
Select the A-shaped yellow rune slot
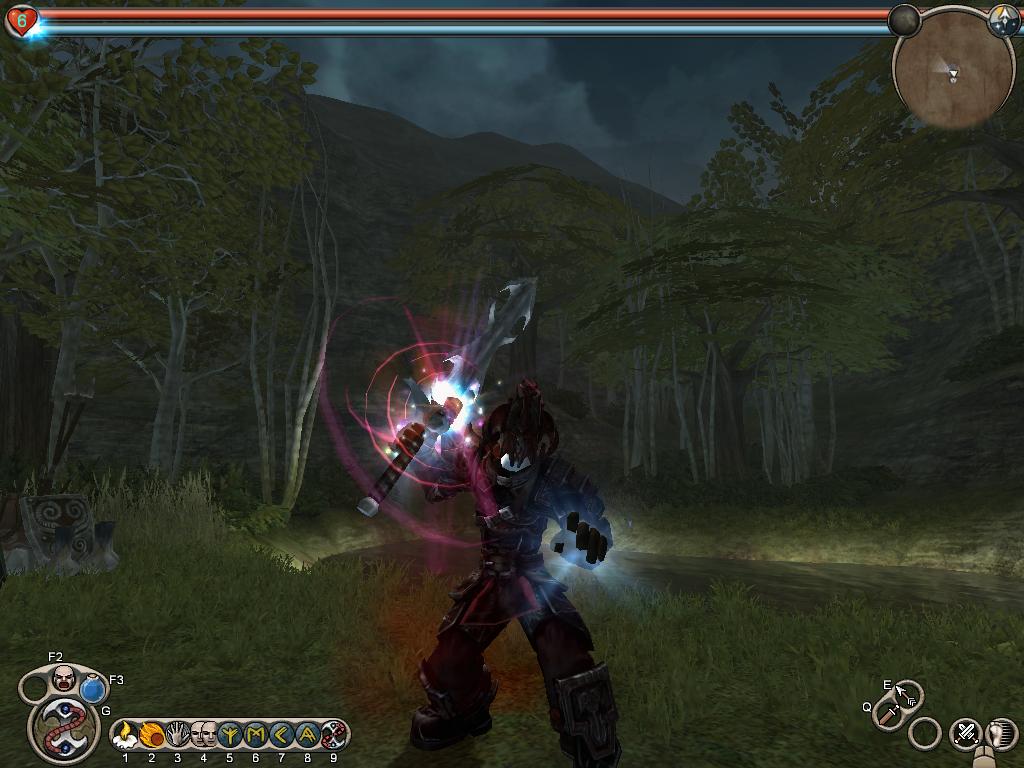click(307, 735)
